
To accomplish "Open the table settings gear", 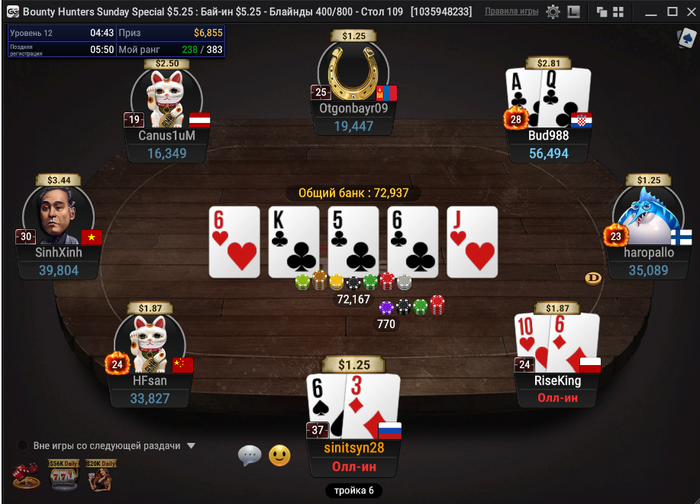I will click(553, 12).
